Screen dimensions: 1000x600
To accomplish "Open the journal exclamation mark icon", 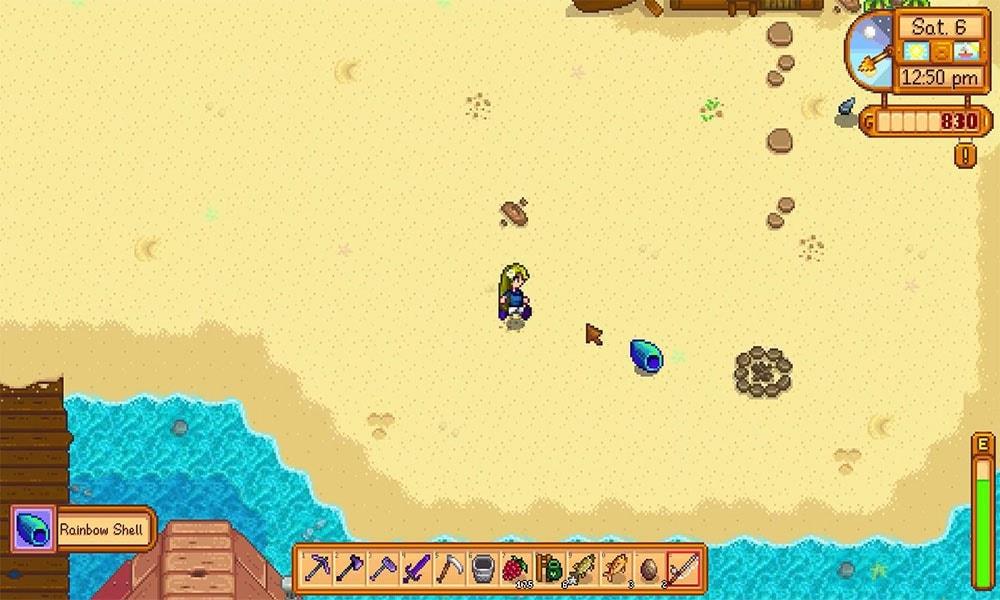I will coord(965,155).
